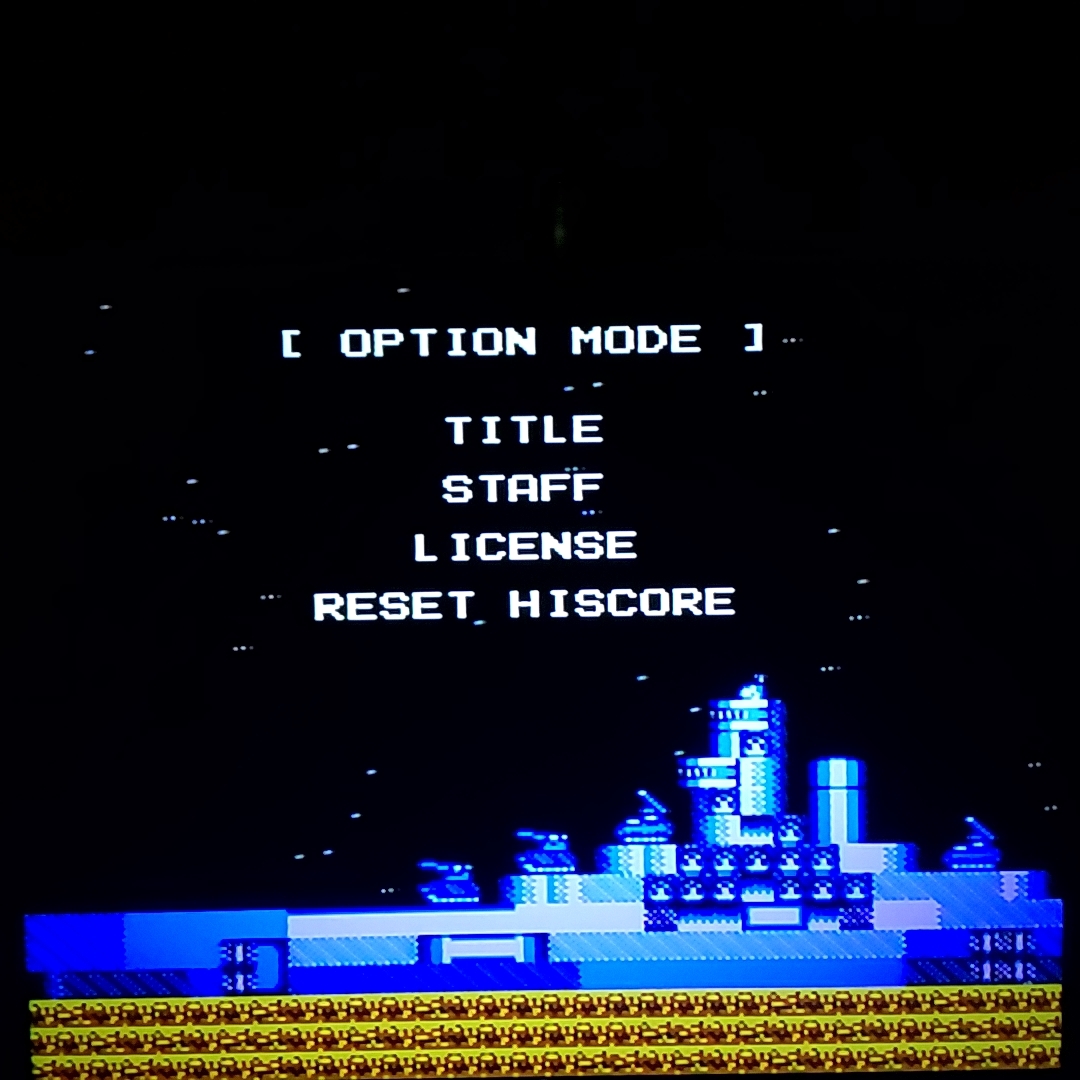The width and height of the screenshot is (1080, 1080).
Task: Choose the LICENSE menu entry
Action: (525, 546)
